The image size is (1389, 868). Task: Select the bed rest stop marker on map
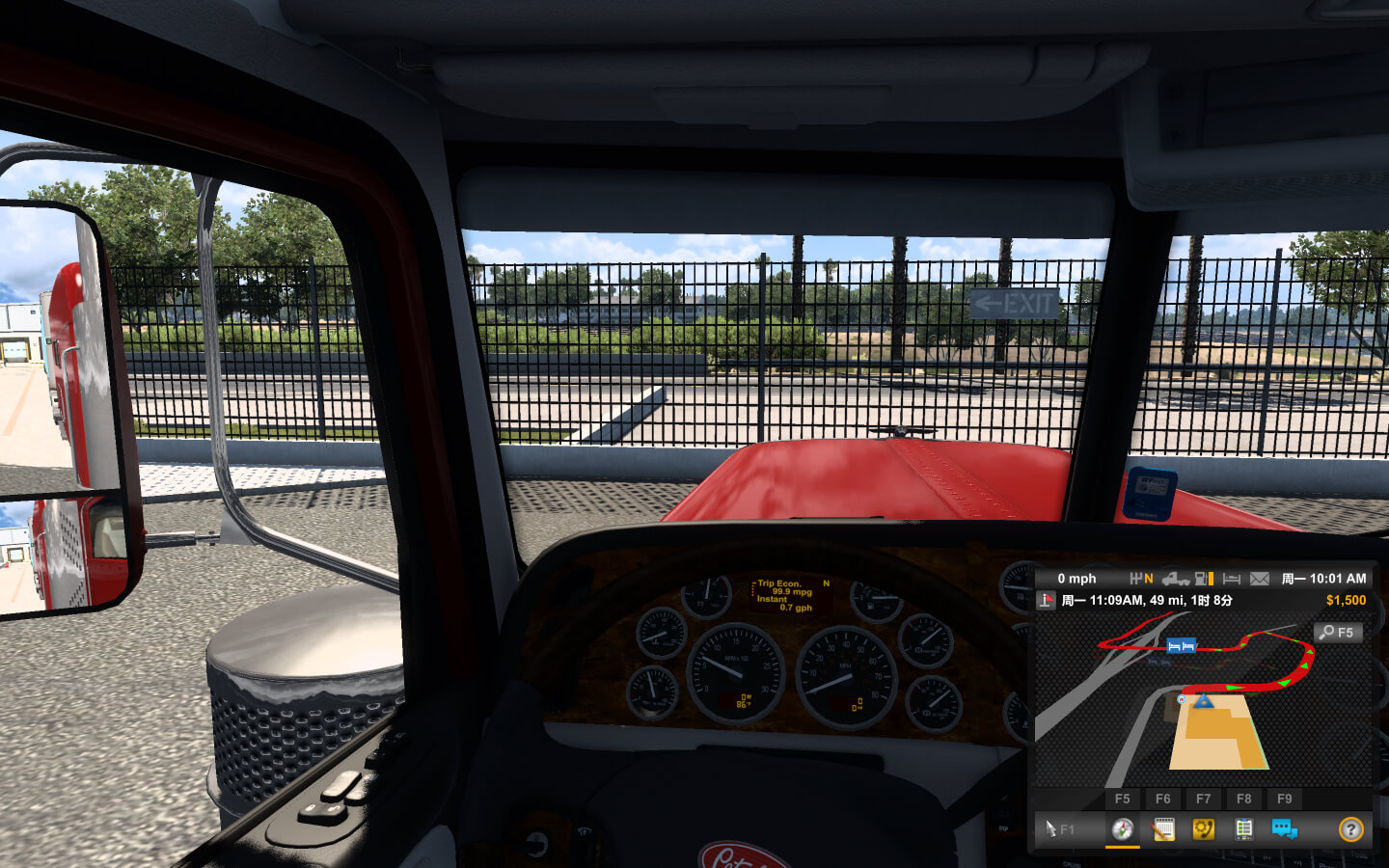(1182, 646)
